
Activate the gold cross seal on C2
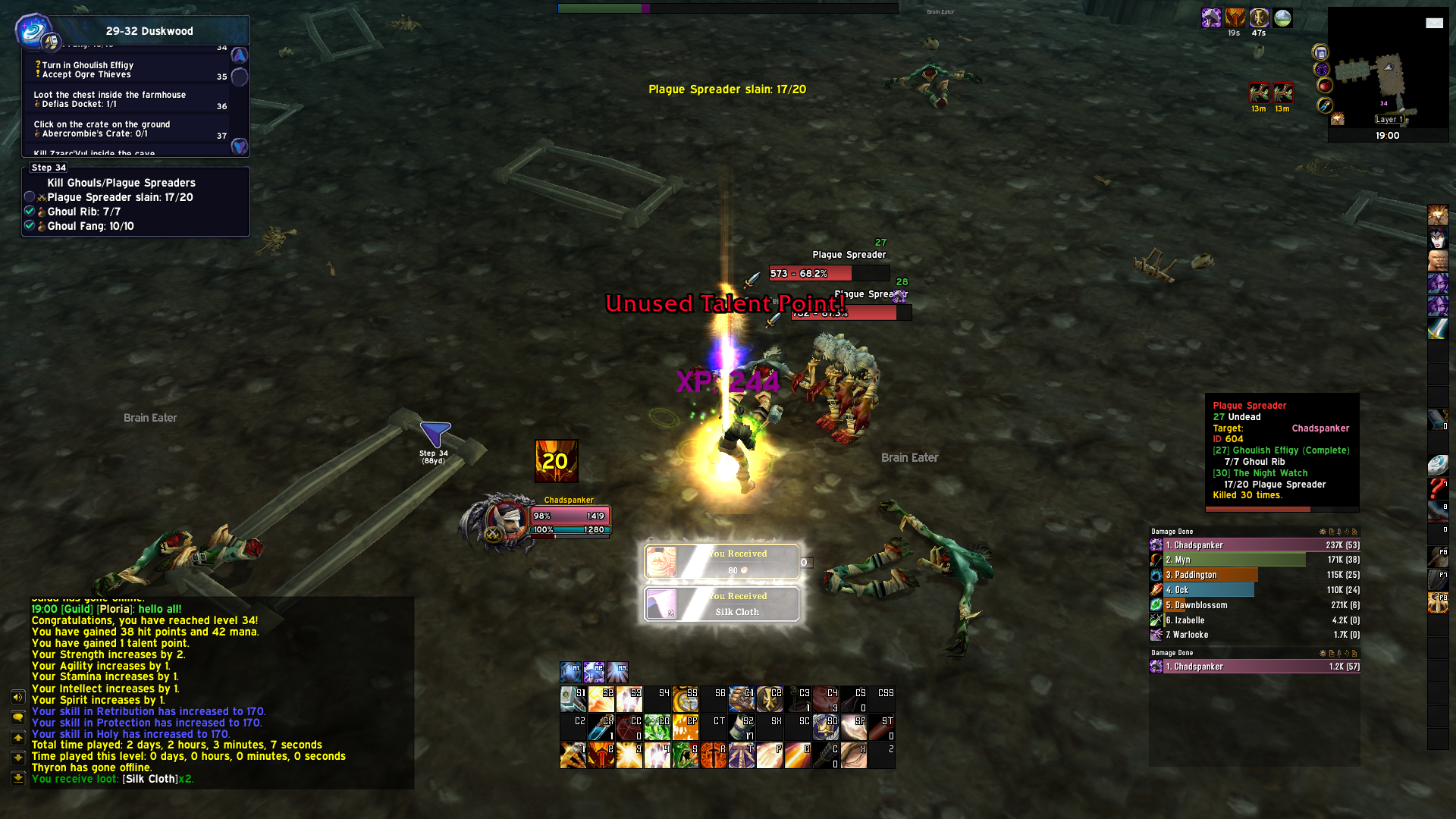point(769,699)
